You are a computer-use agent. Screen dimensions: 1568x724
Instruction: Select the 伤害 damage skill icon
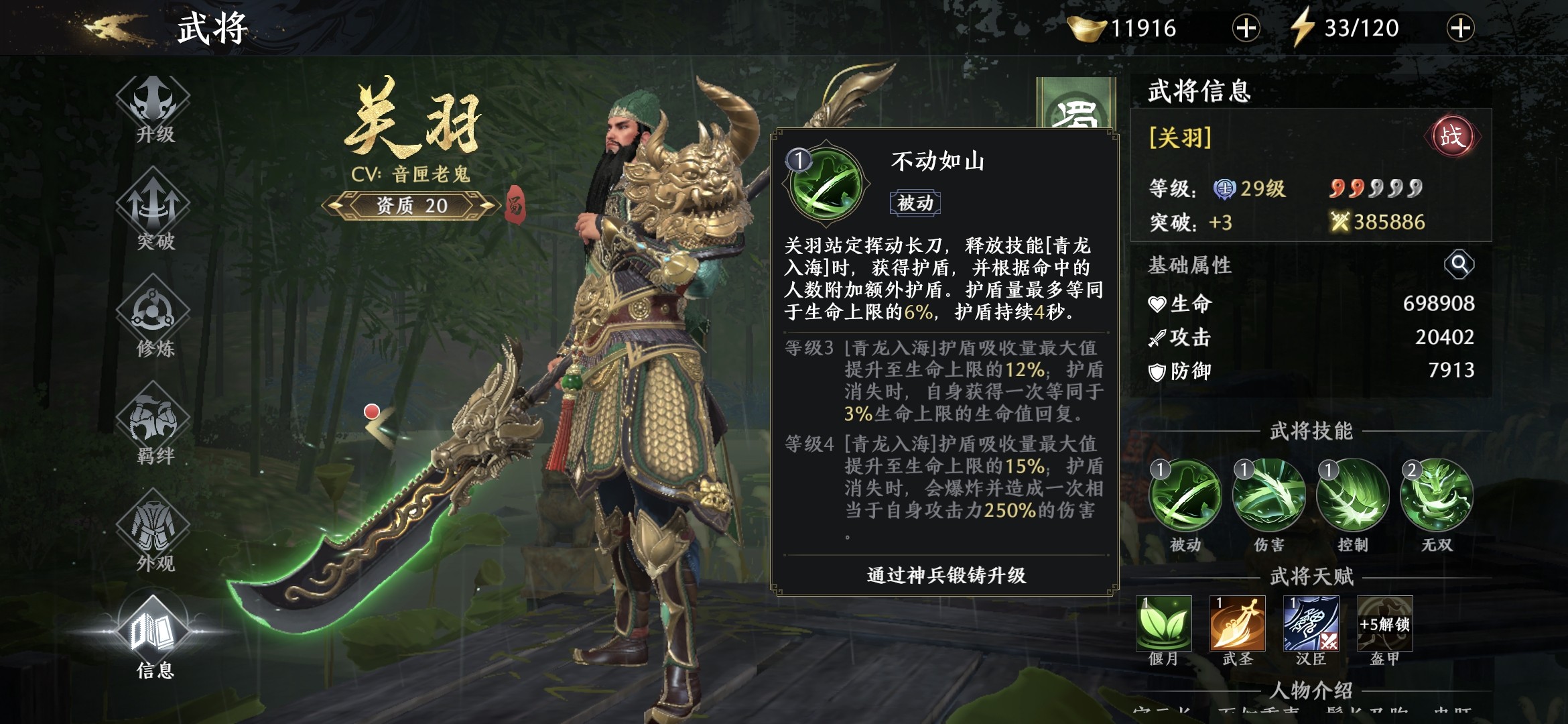(x=1268, y=496)
